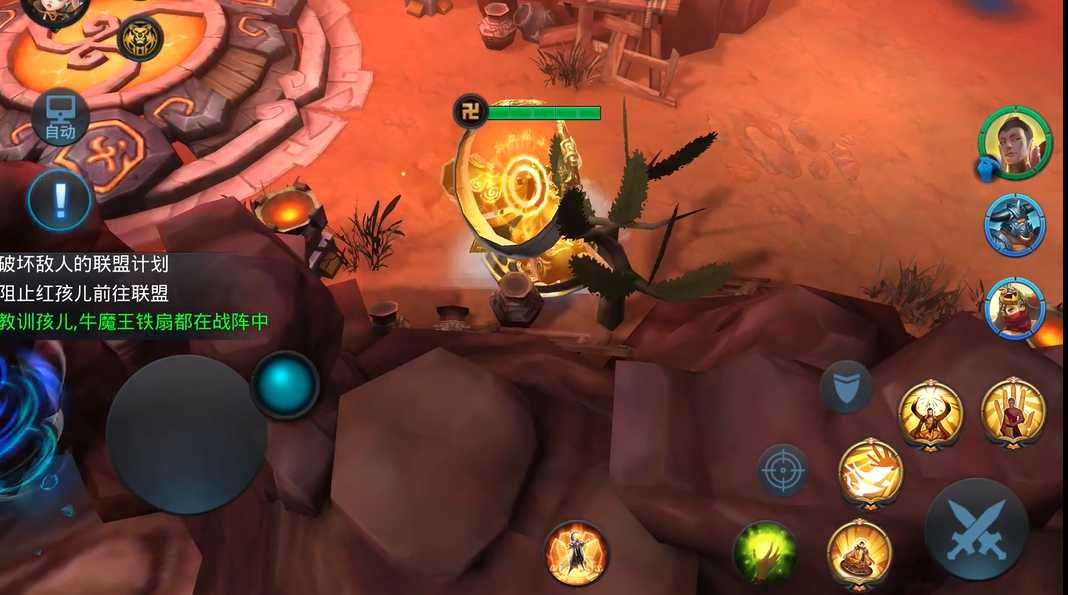Select the monk hero portrait with green ring
This screenshot has height=595, width=1068.
1014,141
